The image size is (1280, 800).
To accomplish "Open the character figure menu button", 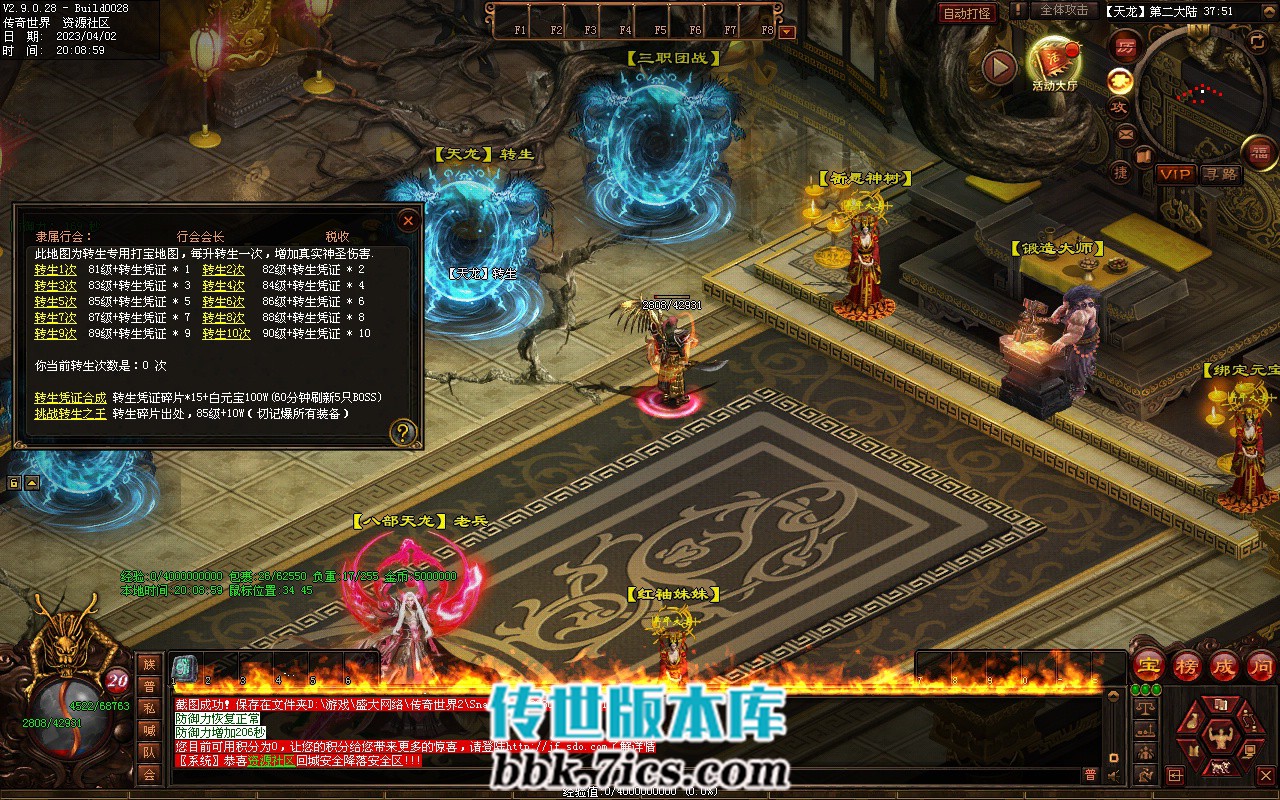I will [1219, 738].
